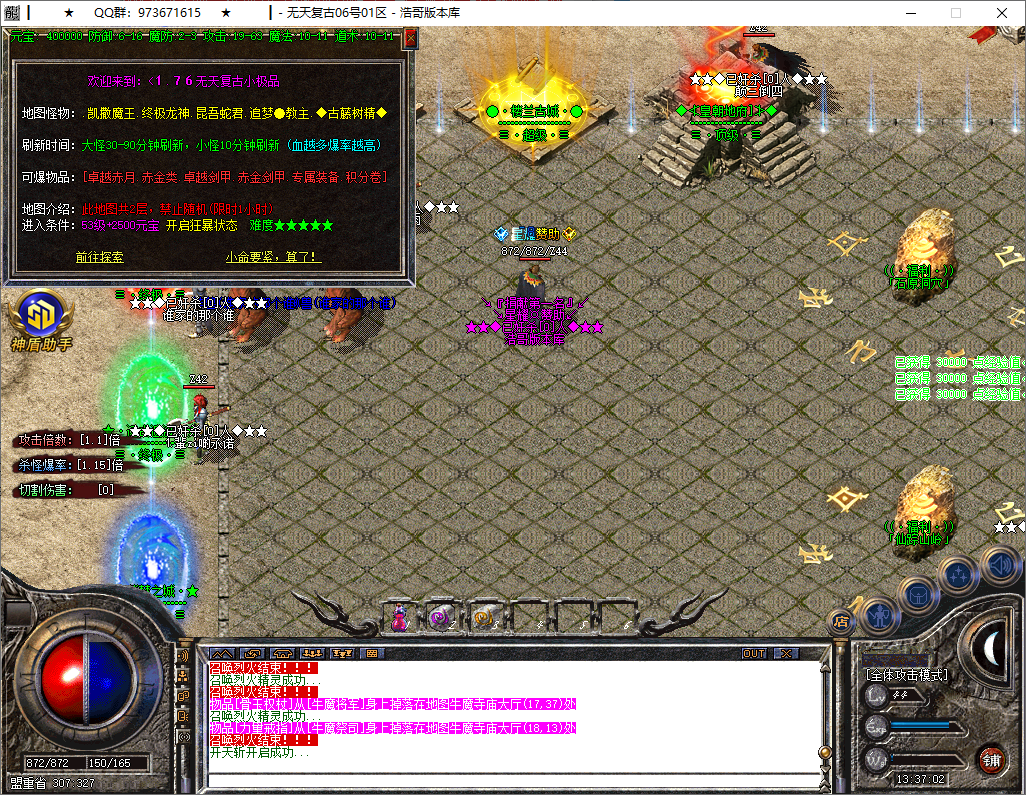The width and height of the screenshot is (1026, 795).
Task: Open the 店 shop button
Action: tap(841, 622)
